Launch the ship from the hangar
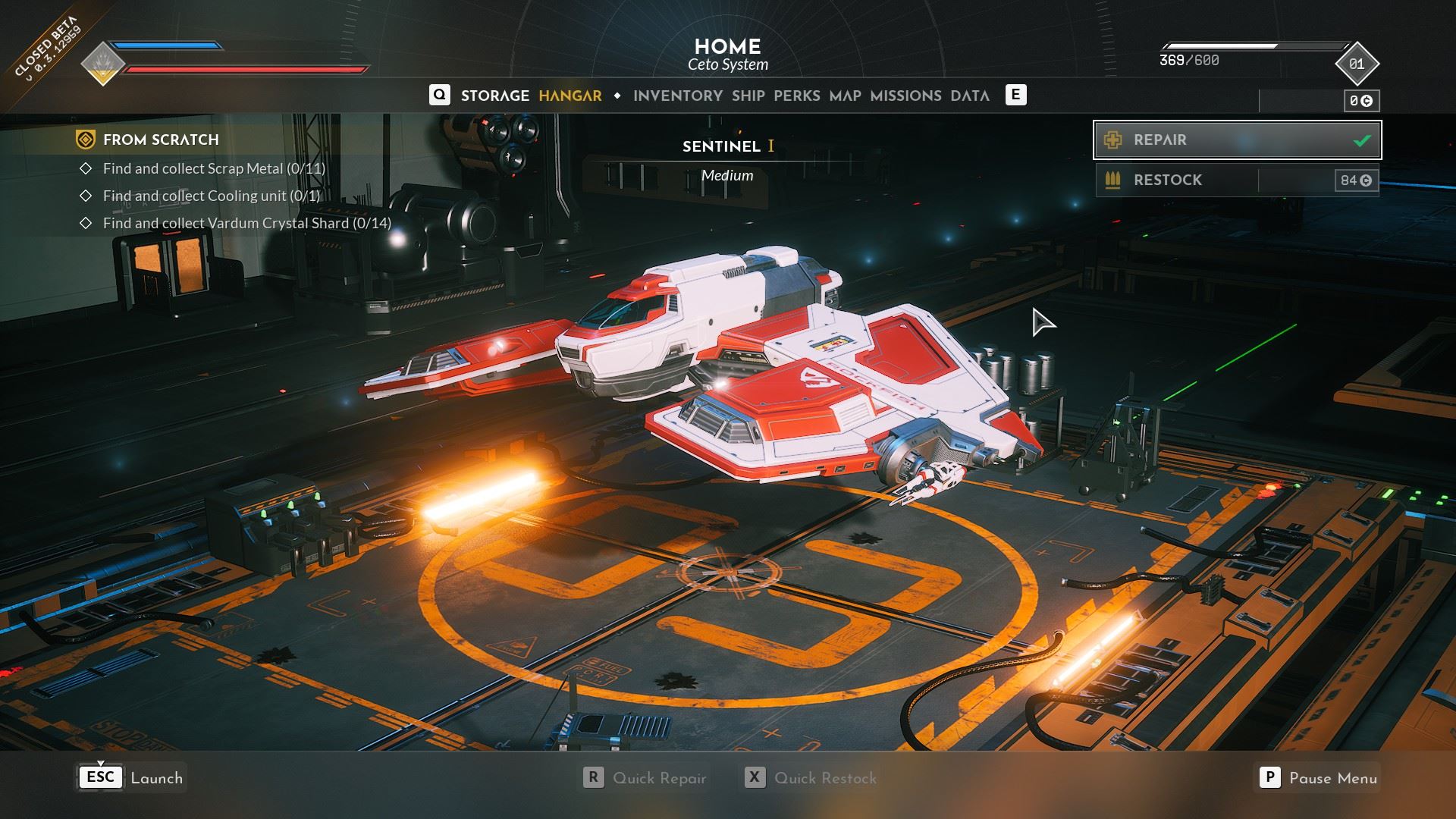 pyautogui.click(x=130, y=778)
